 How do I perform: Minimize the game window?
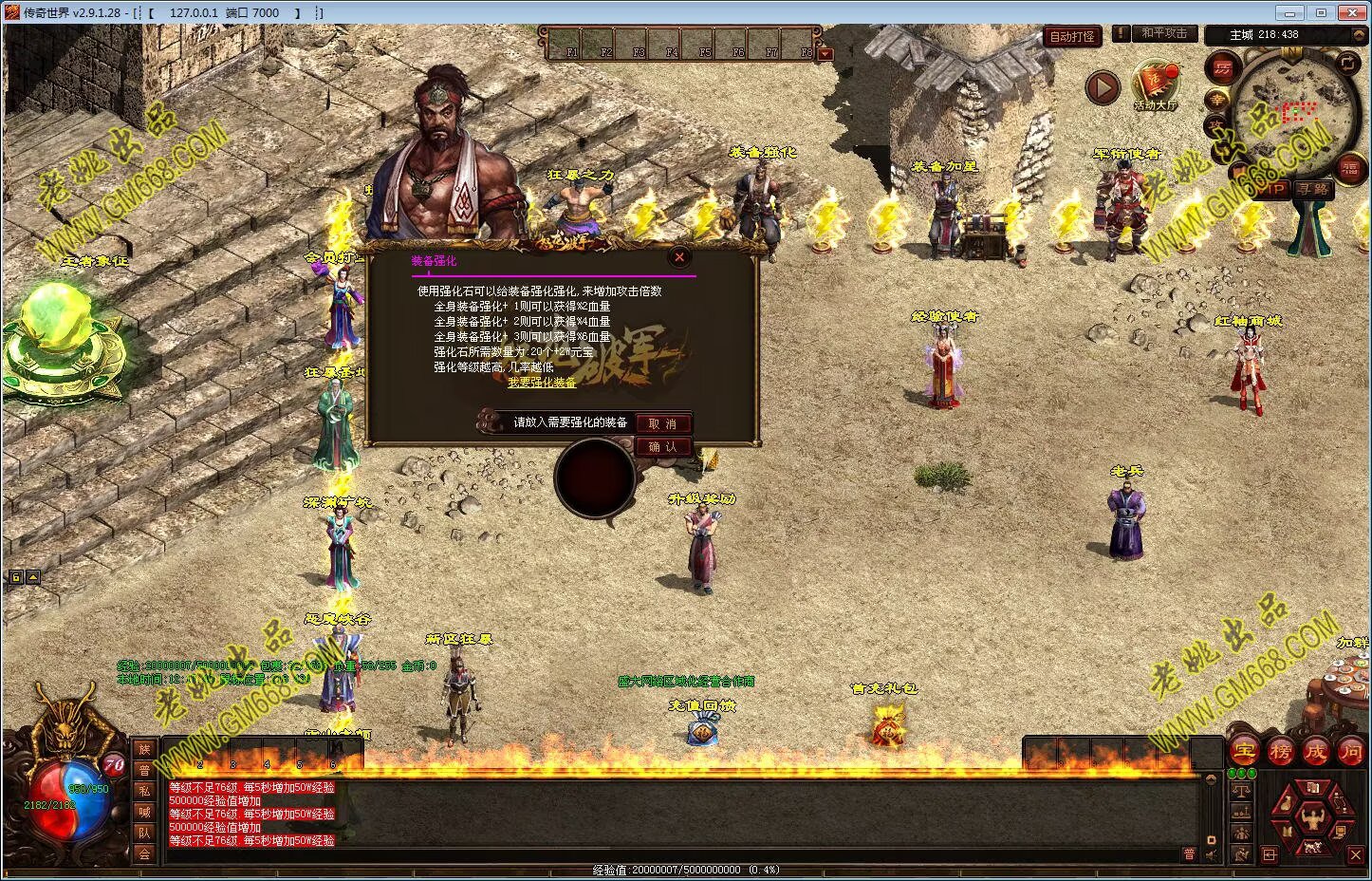[1288, 13]
